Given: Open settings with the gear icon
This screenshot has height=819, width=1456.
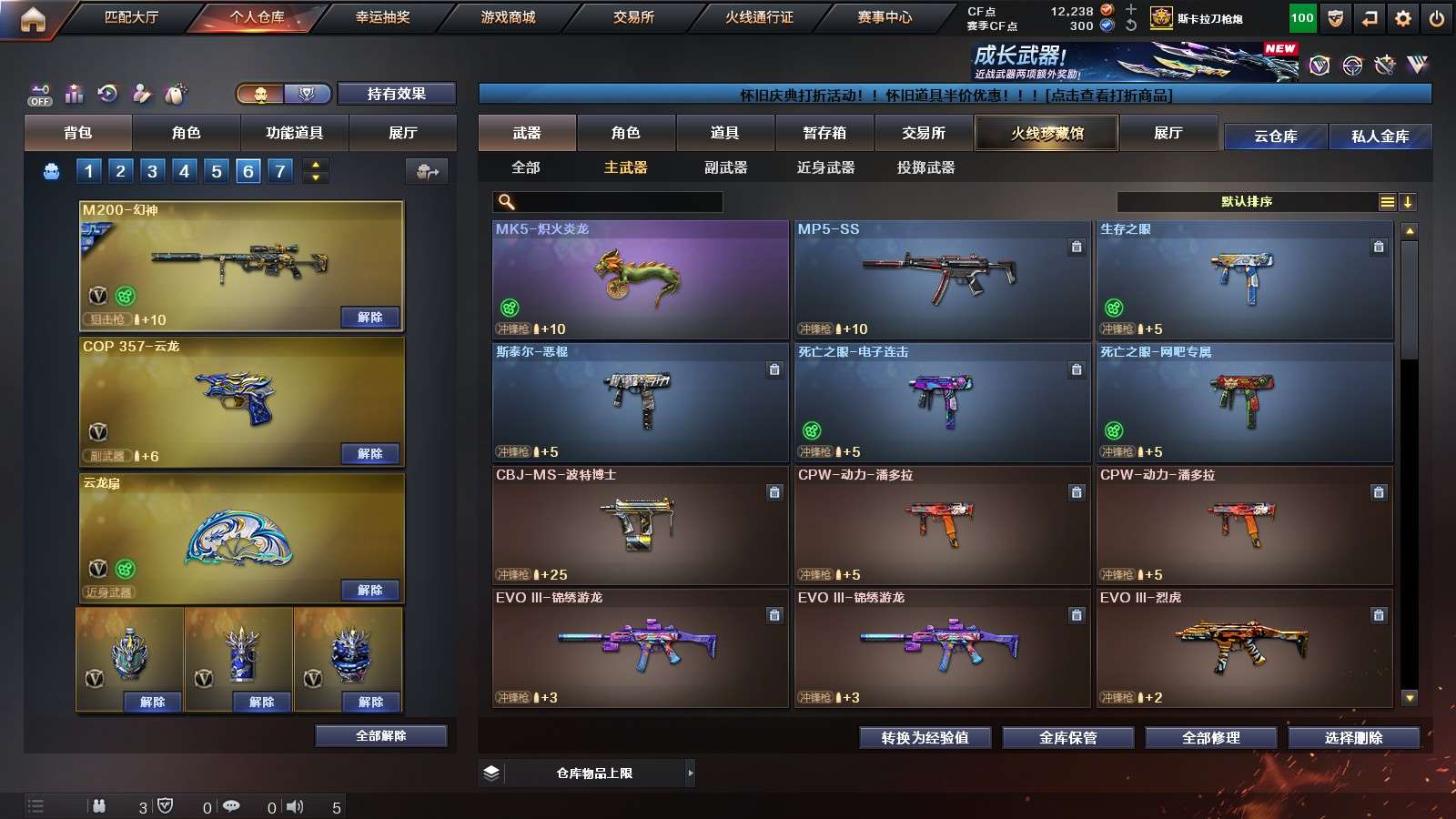Looking at the screenshot, I should [1403, 18].
